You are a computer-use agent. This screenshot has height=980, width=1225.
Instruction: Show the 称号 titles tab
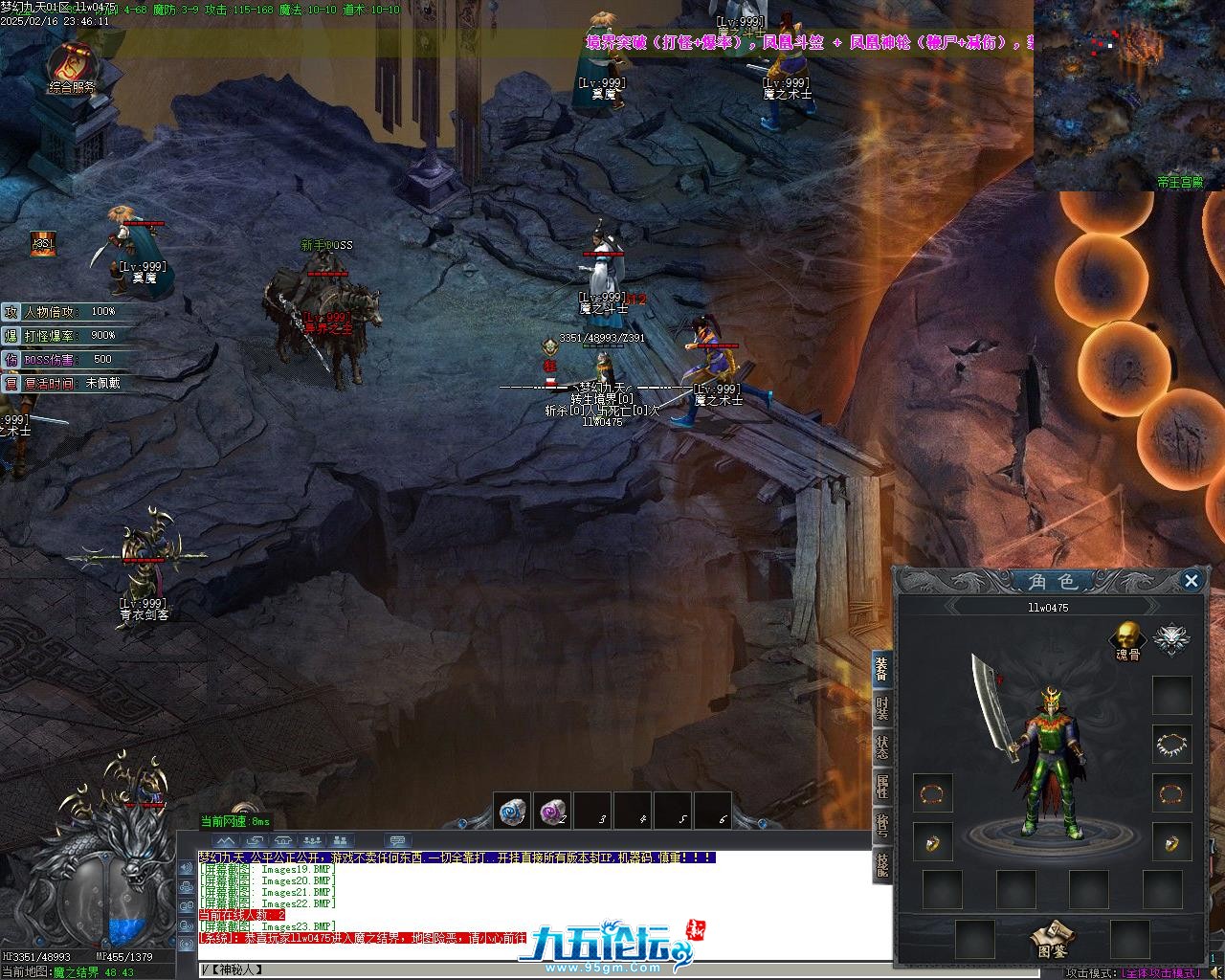pyautogui.click(x=881, y=825)
